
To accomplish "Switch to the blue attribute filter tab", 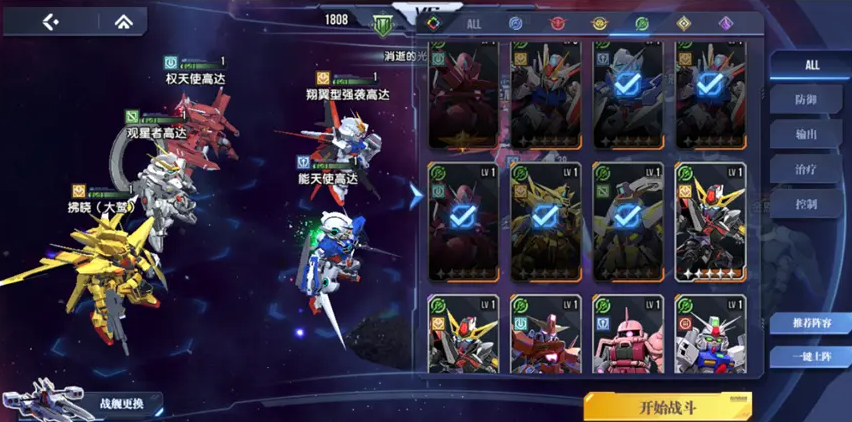I will coord(516,22).
